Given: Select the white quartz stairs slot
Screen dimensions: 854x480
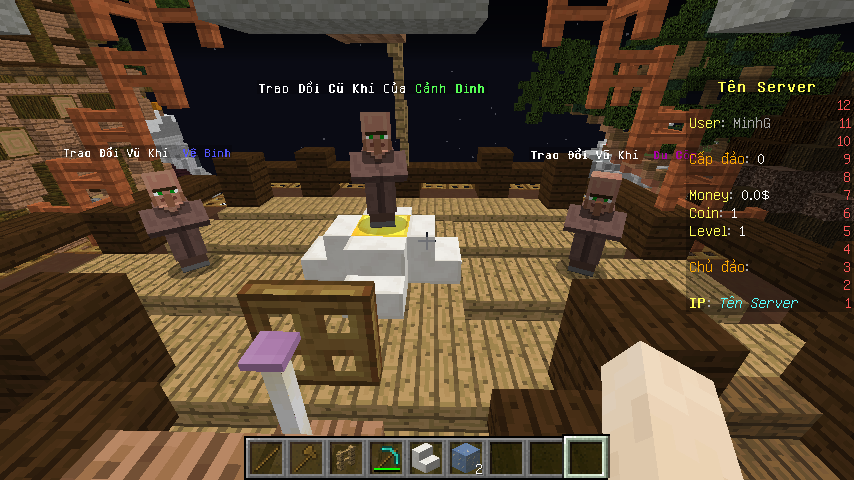Looking at the screenshot, I should tap(426, 458).
